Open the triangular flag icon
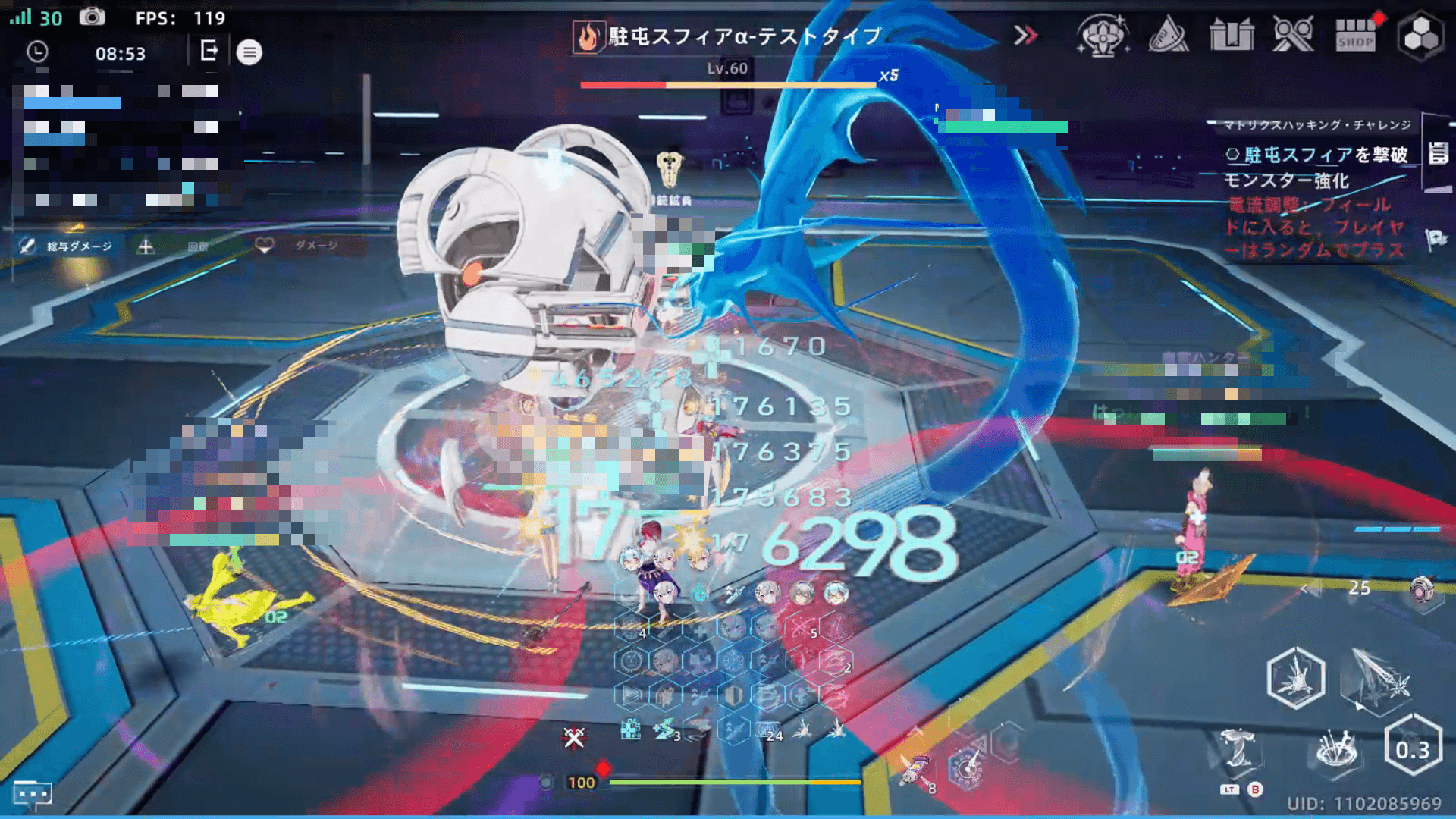Viewport: 1456px width, 819px height. click(x=1168, y=35)
